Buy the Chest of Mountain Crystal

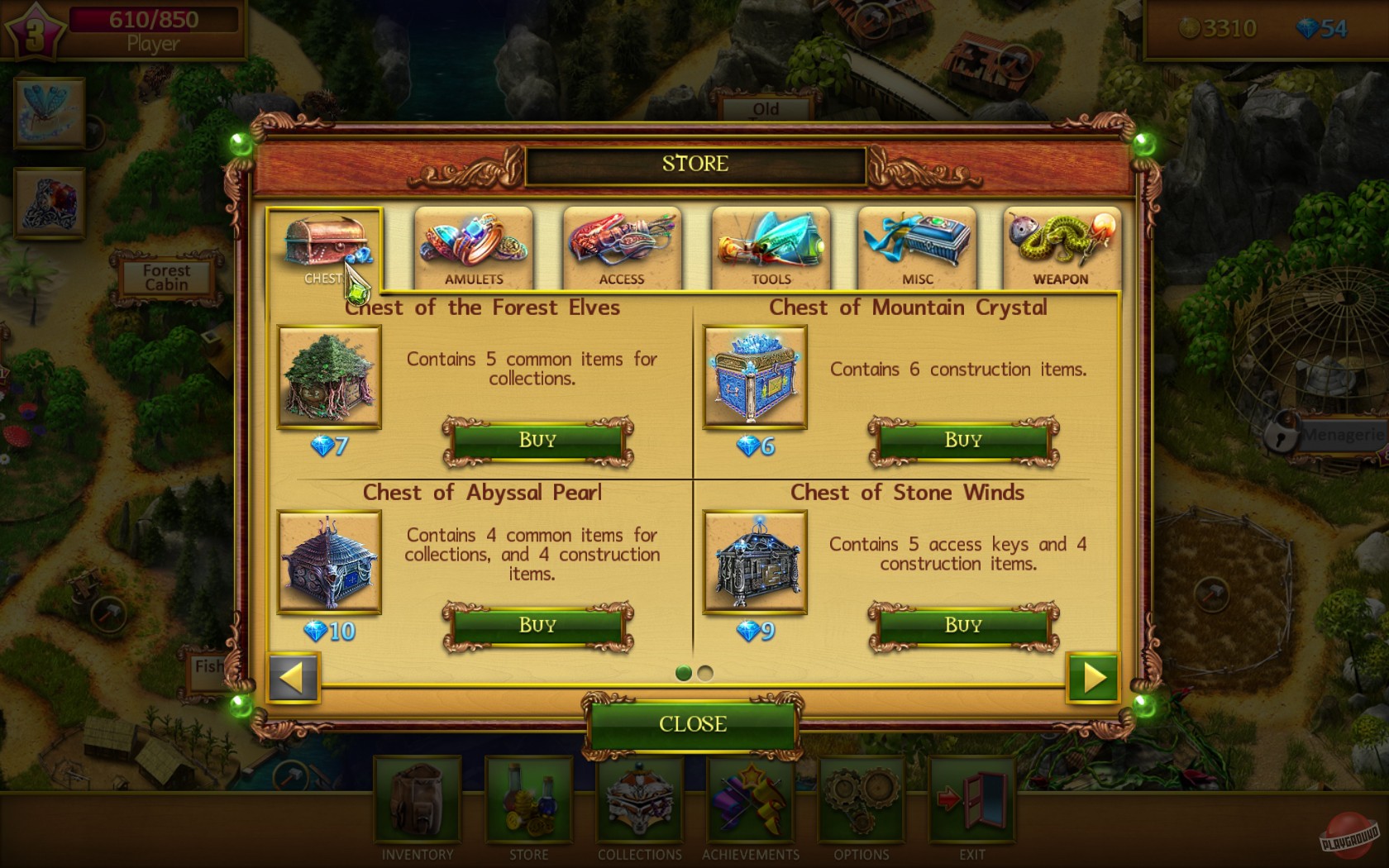(x=961, y=439)
